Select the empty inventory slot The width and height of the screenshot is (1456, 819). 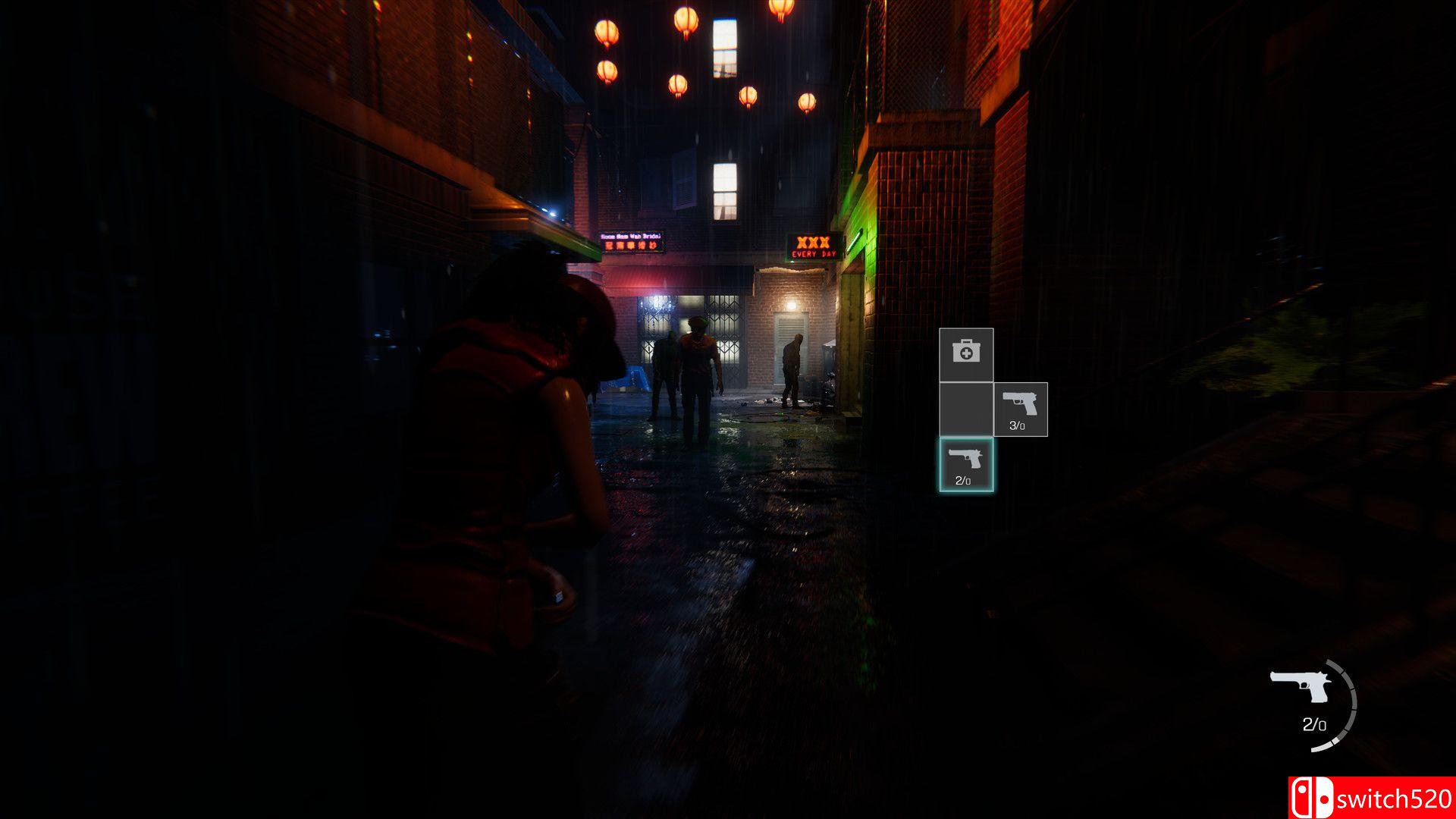[965, 409]
